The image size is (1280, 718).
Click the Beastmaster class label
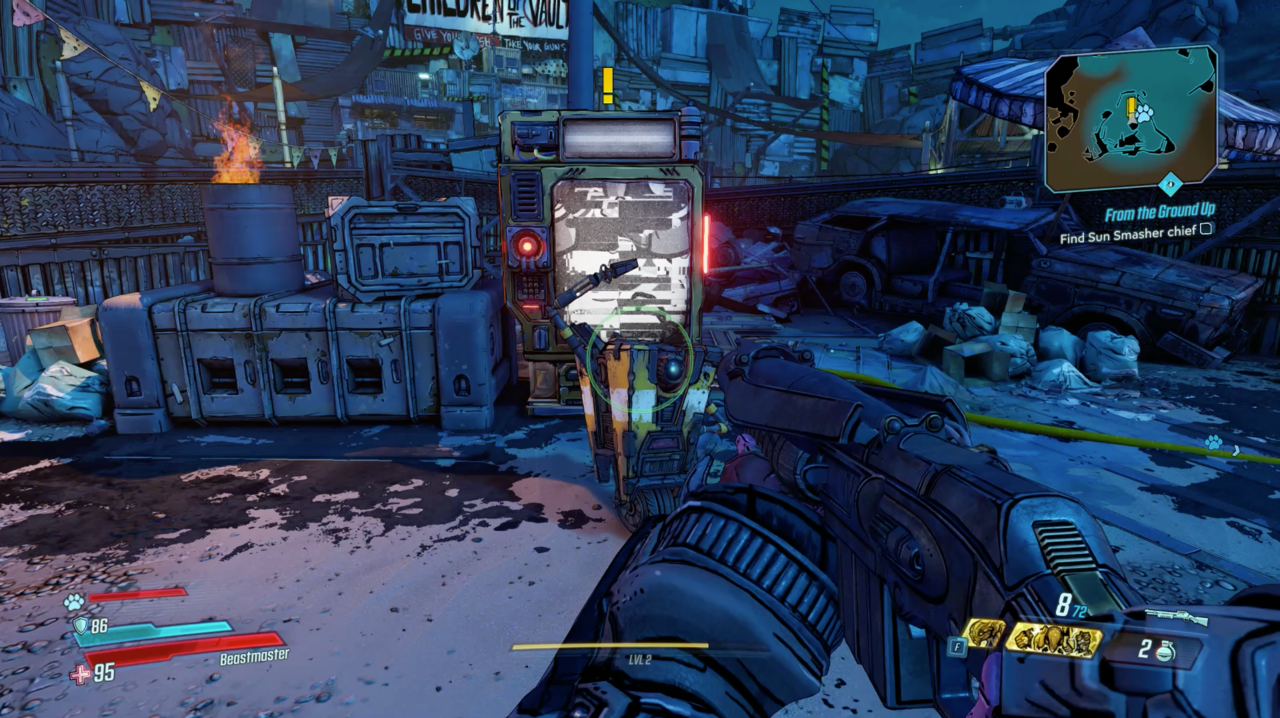click(254, 656)
